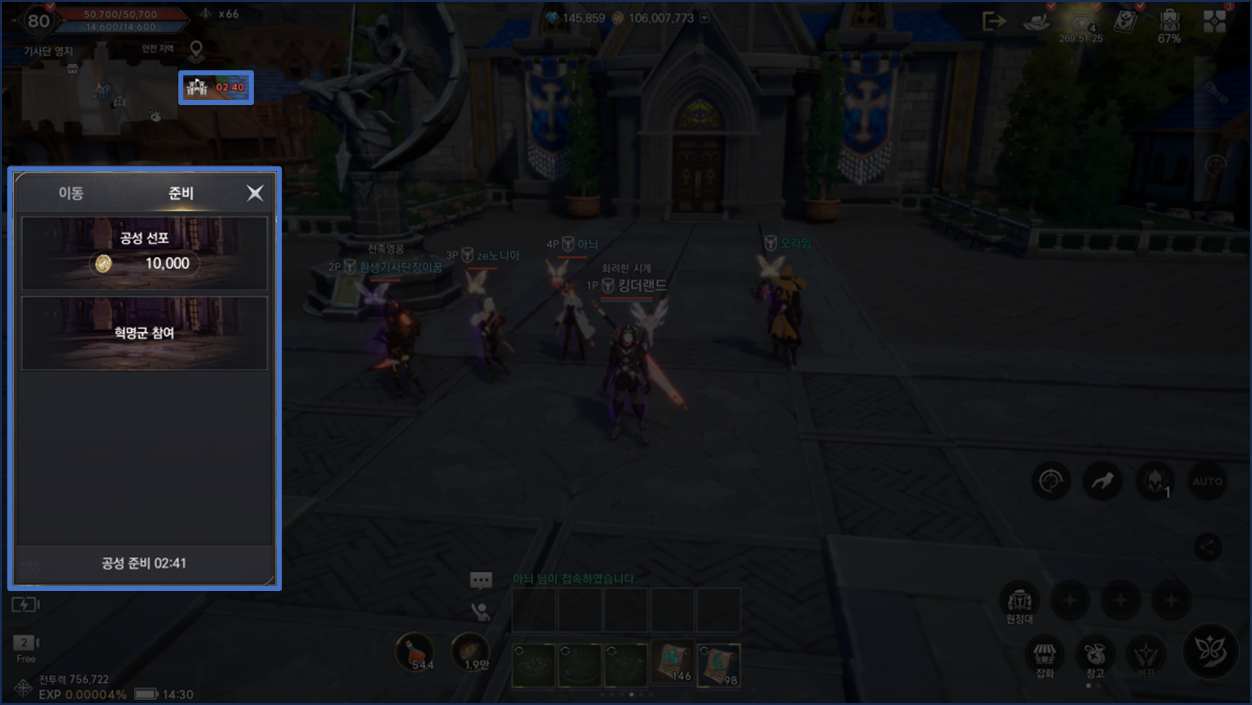1252x705 pixels.
Task: Use the scroll with 146 count
Action: (x=672, y=664)
